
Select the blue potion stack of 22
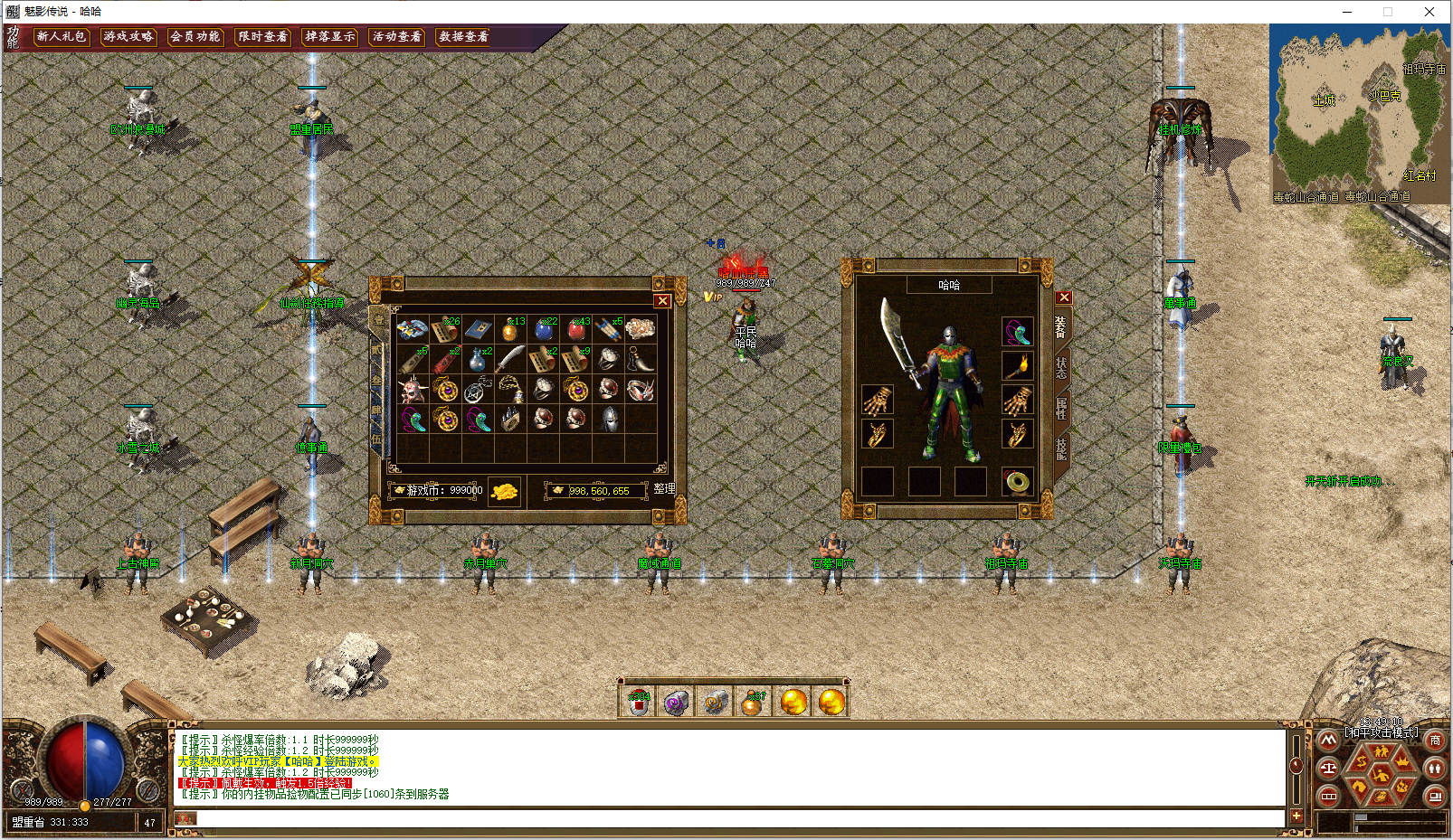coord(544,329)
